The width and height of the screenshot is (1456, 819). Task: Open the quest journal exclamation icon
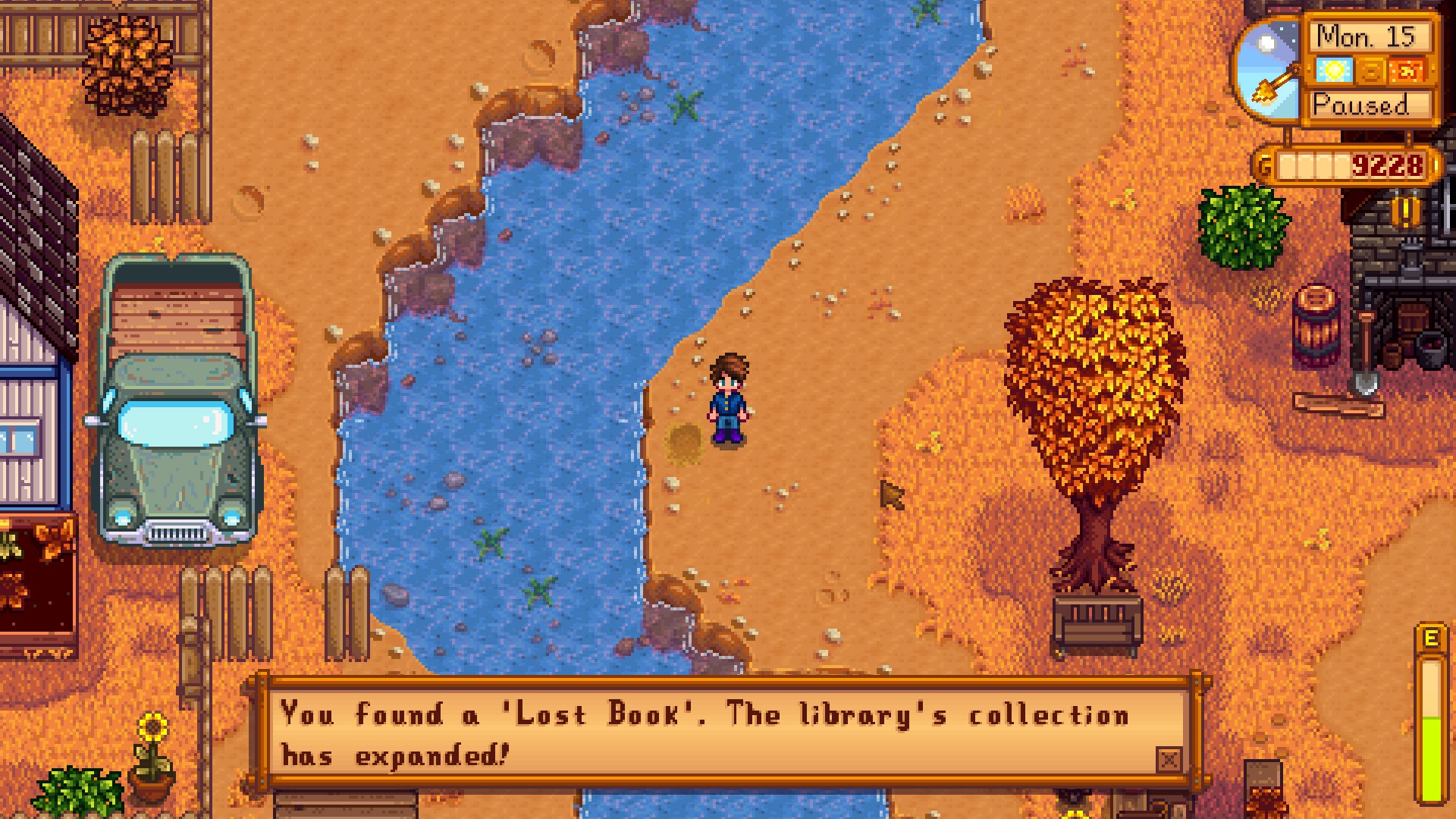[x=1405, y=211]
